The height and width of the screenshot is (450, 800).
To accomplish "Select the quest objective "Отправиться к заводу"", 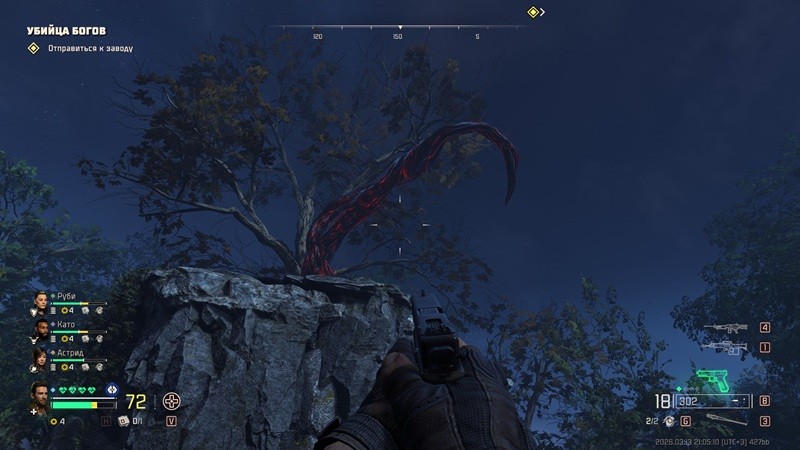I will [89, 48].
